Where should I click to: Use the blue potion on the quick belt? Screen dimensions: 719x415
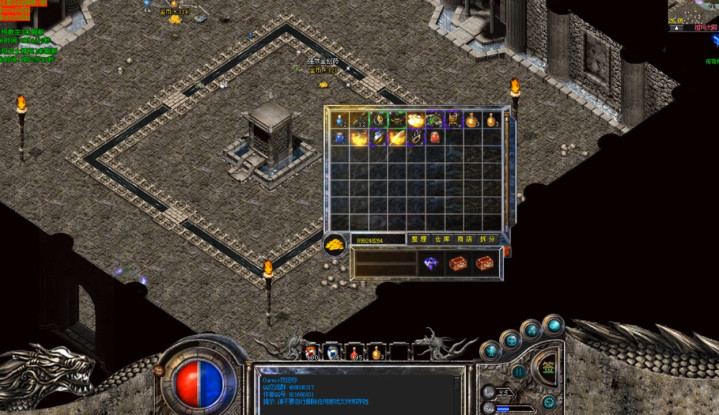pos(332,353)
